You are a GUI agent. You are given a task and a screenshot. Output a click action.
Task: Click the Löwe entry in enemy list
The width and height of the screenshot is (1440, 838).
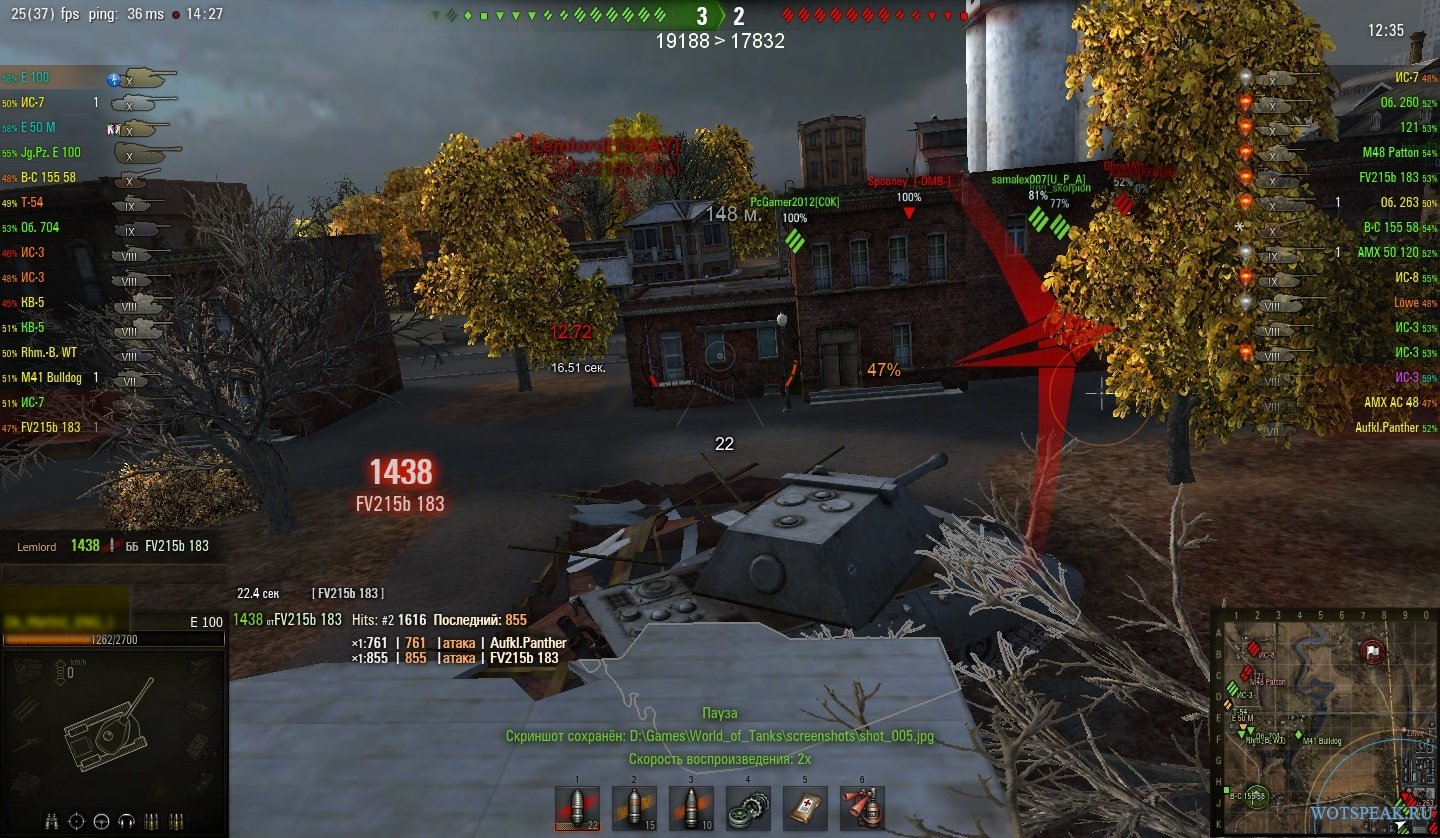1406,303
